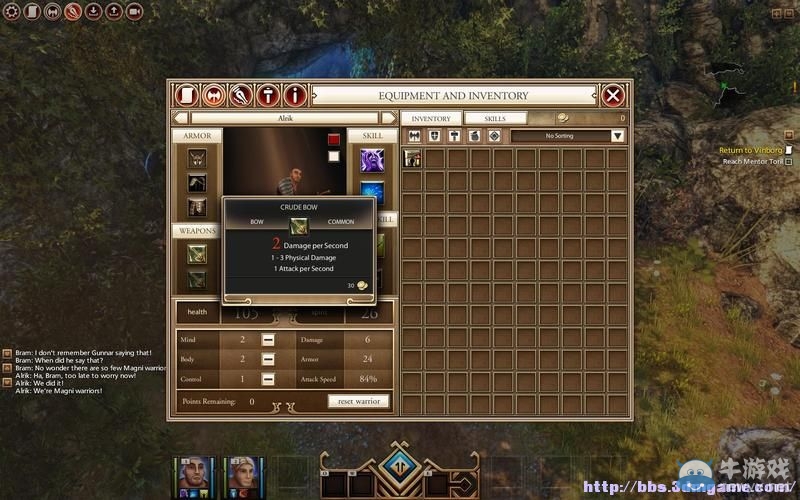This screenshot has height=500, width=800.
Task: Choose the red color swatch by the portrait
Action: tap(334, 140)
